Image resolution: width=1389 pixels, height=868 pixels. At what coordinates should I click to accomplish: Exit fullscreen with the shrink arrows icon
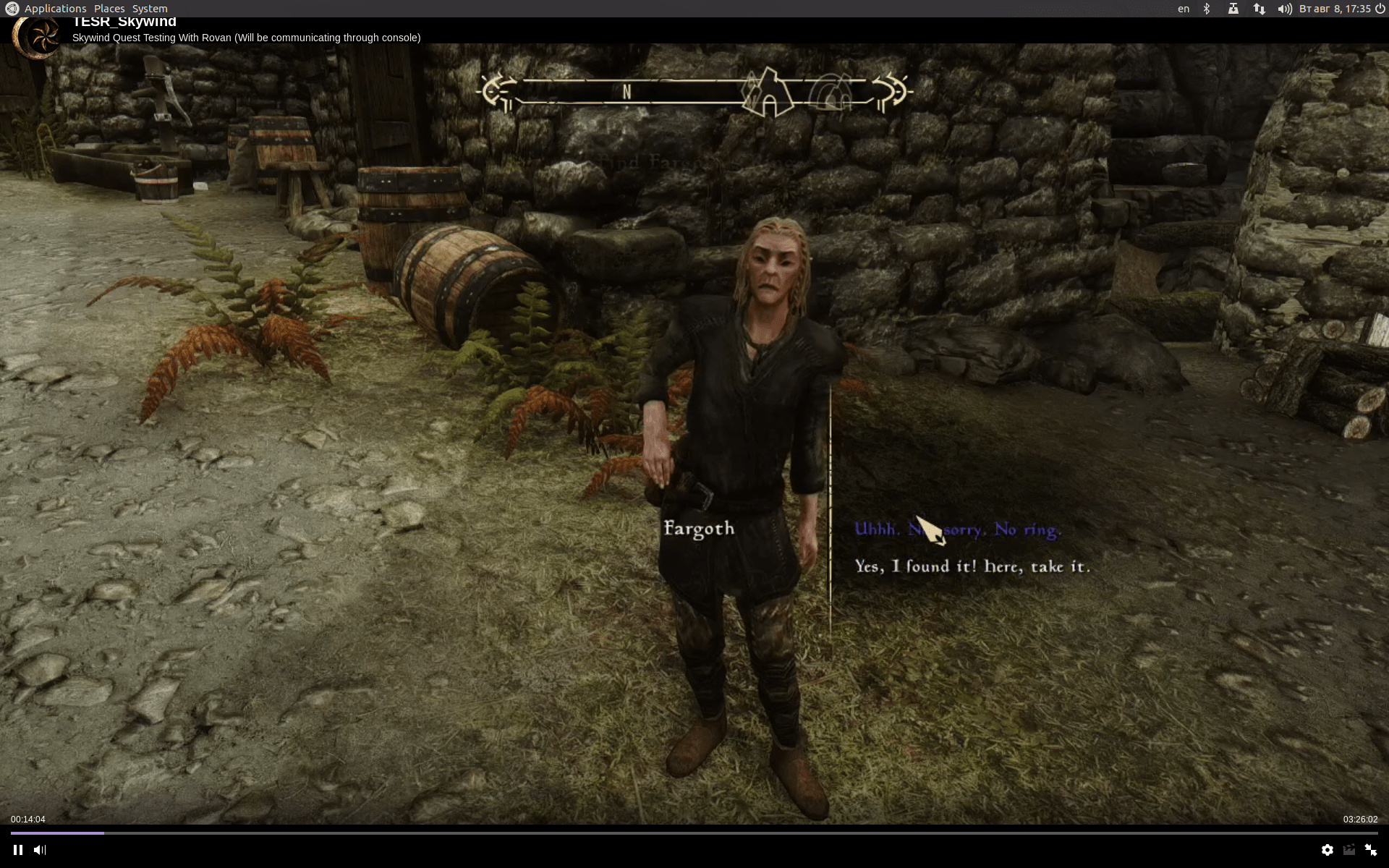pos(1372,851)
